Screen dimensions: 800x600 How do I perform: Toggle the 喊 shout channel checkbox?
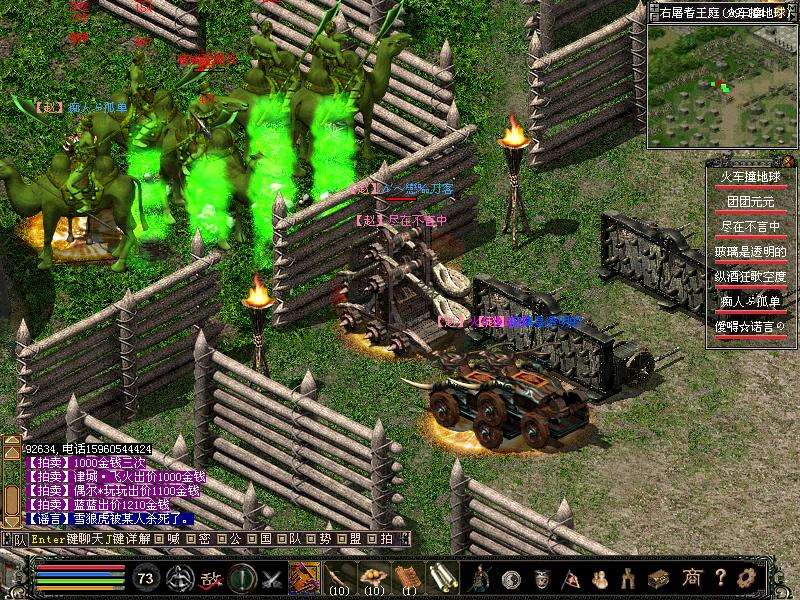pyautogui.click(x=160, y=539)
